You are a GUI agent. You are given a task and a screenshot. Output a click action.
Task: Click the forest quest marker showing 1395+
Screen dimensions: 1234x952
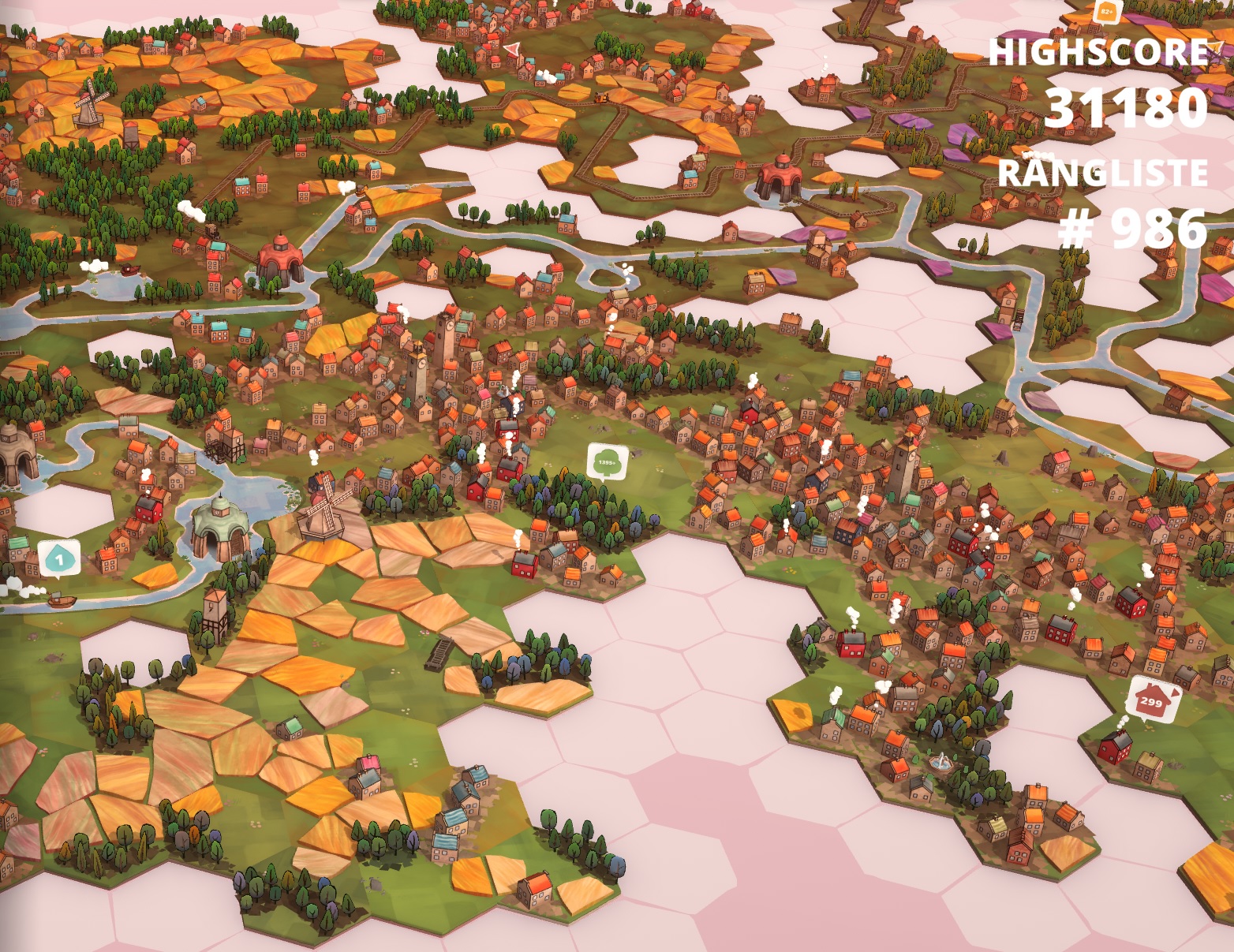[607, 463]
